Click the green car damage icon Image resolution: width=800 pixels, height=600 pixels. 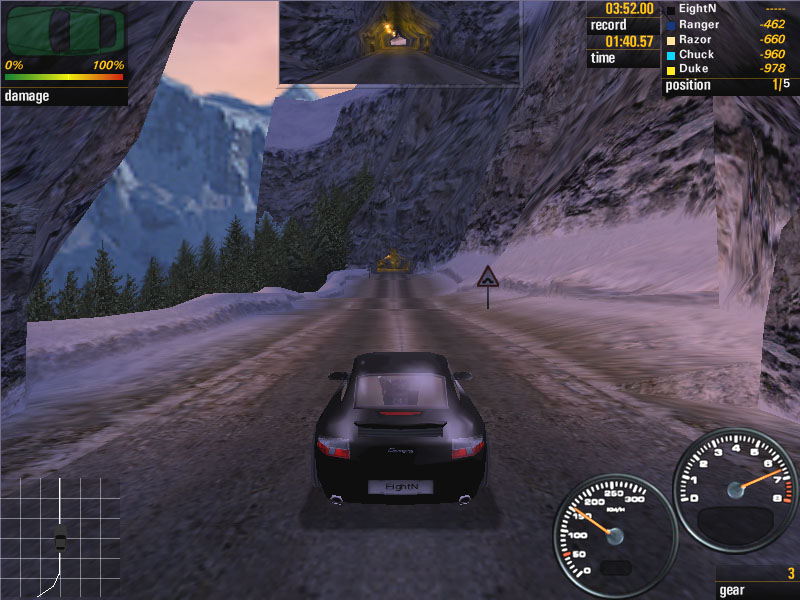tap(65, 30)
